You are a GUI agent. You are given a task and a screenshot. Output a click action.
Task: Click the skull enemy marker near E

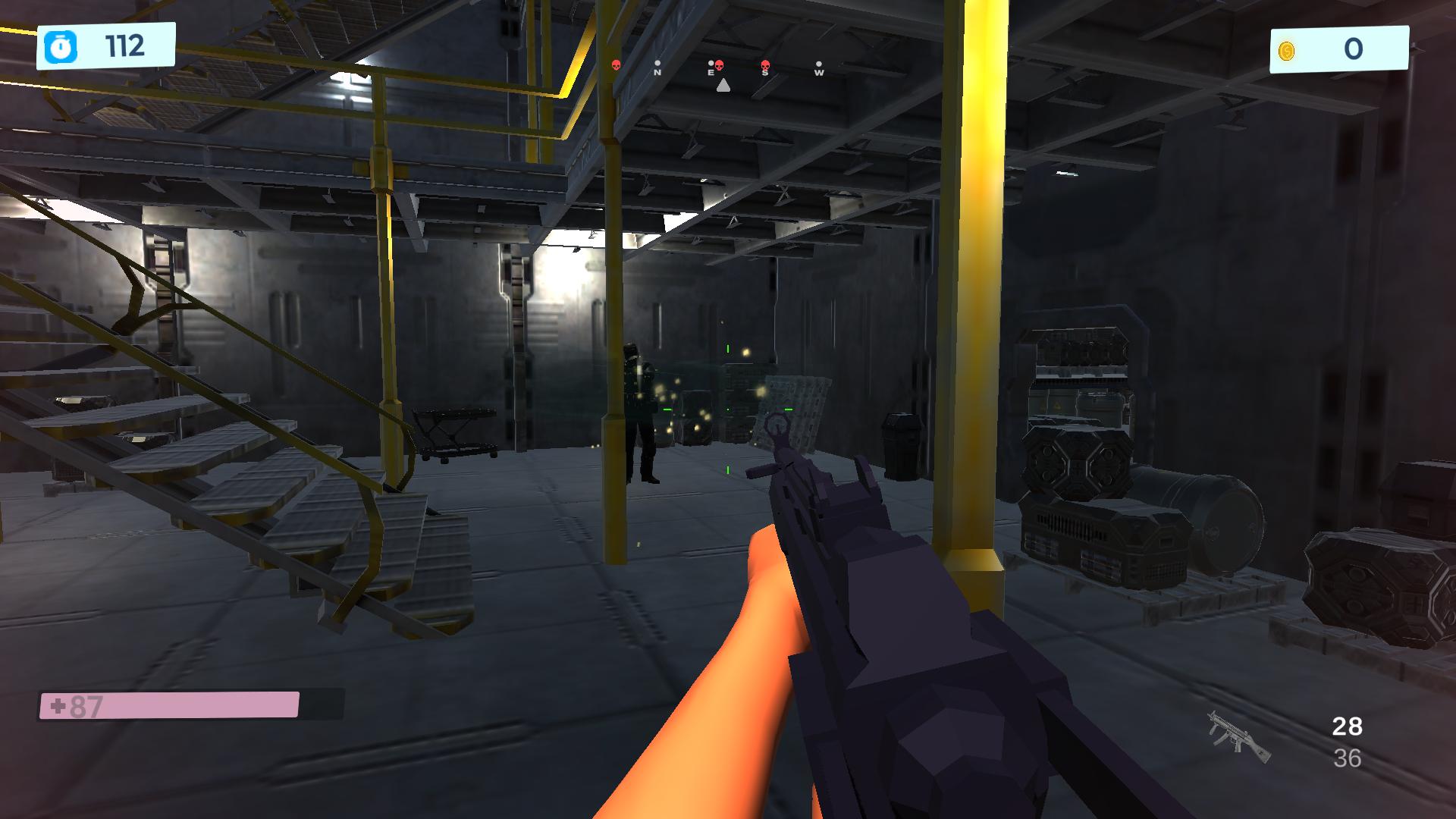tap(719, 65)
